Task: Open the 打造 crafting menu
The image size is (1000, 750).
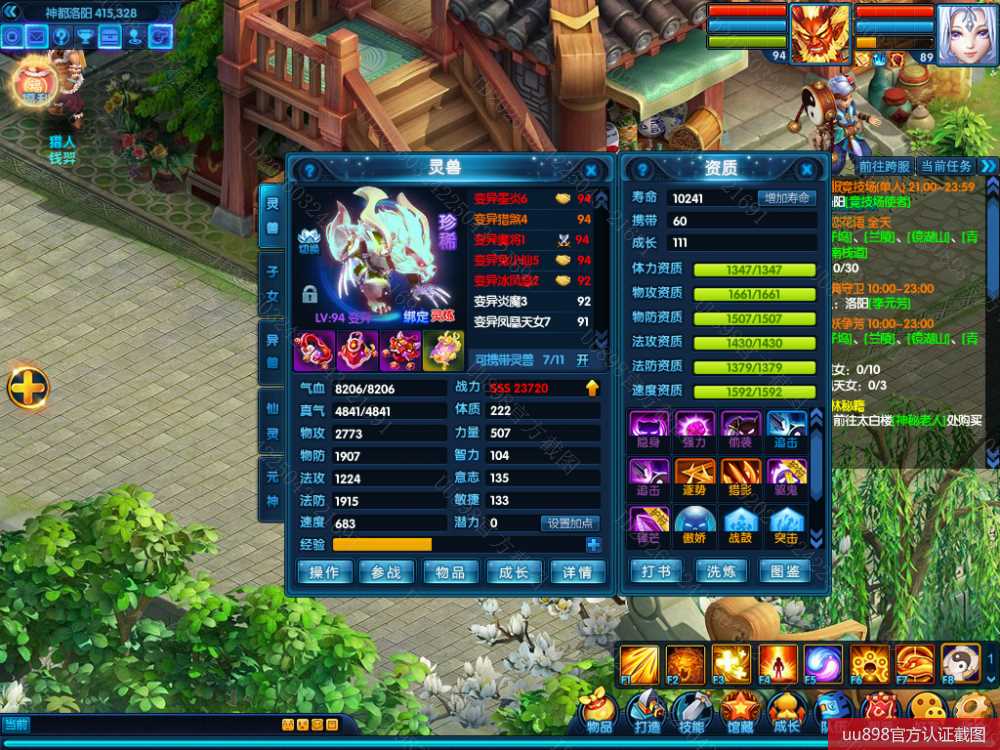Action: pos(646,712)
